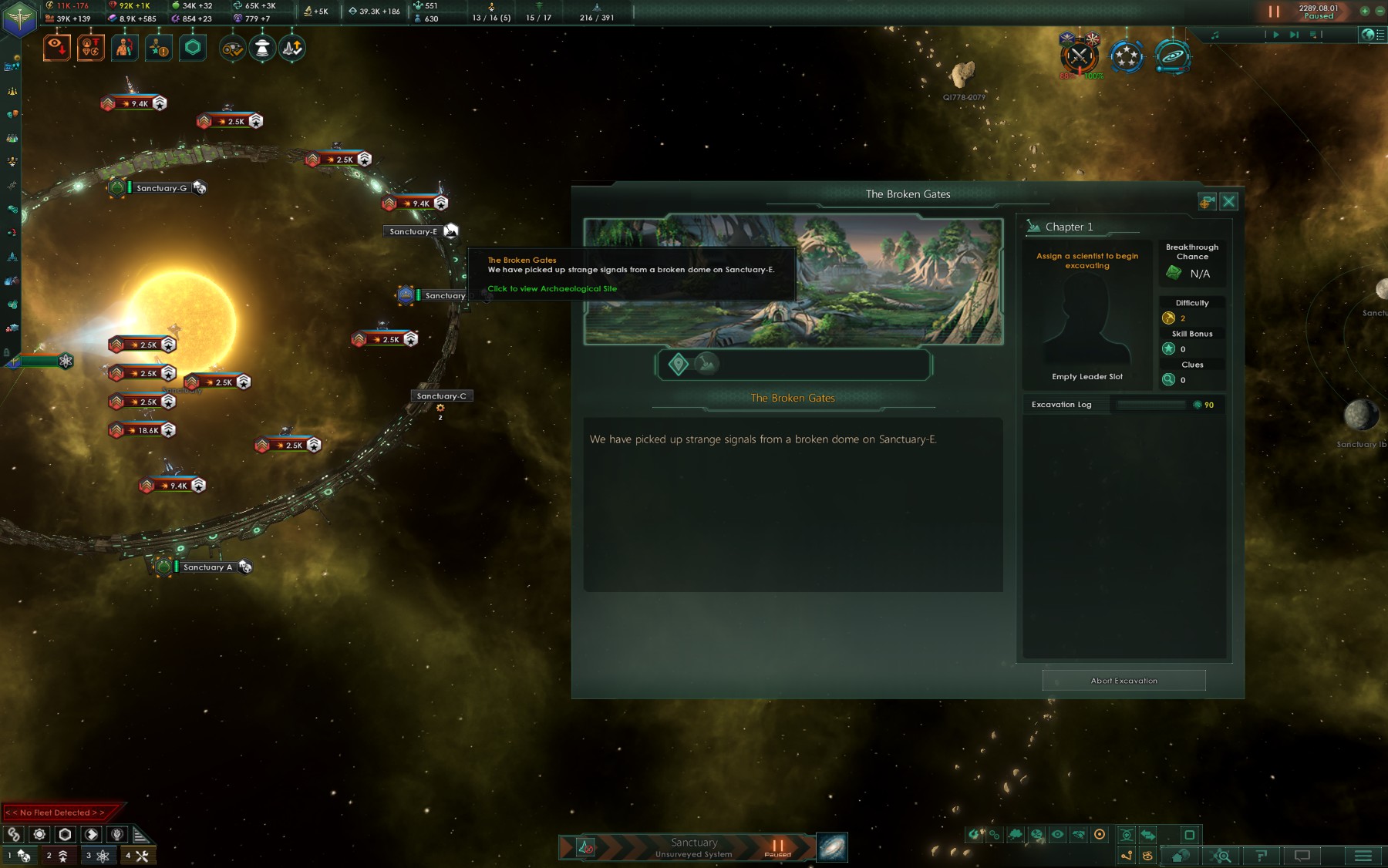Screen dimensions: 1388x868
Task: Toggle the outliner globe list button
Action: pyautogui.click(x=1369, y=35)
